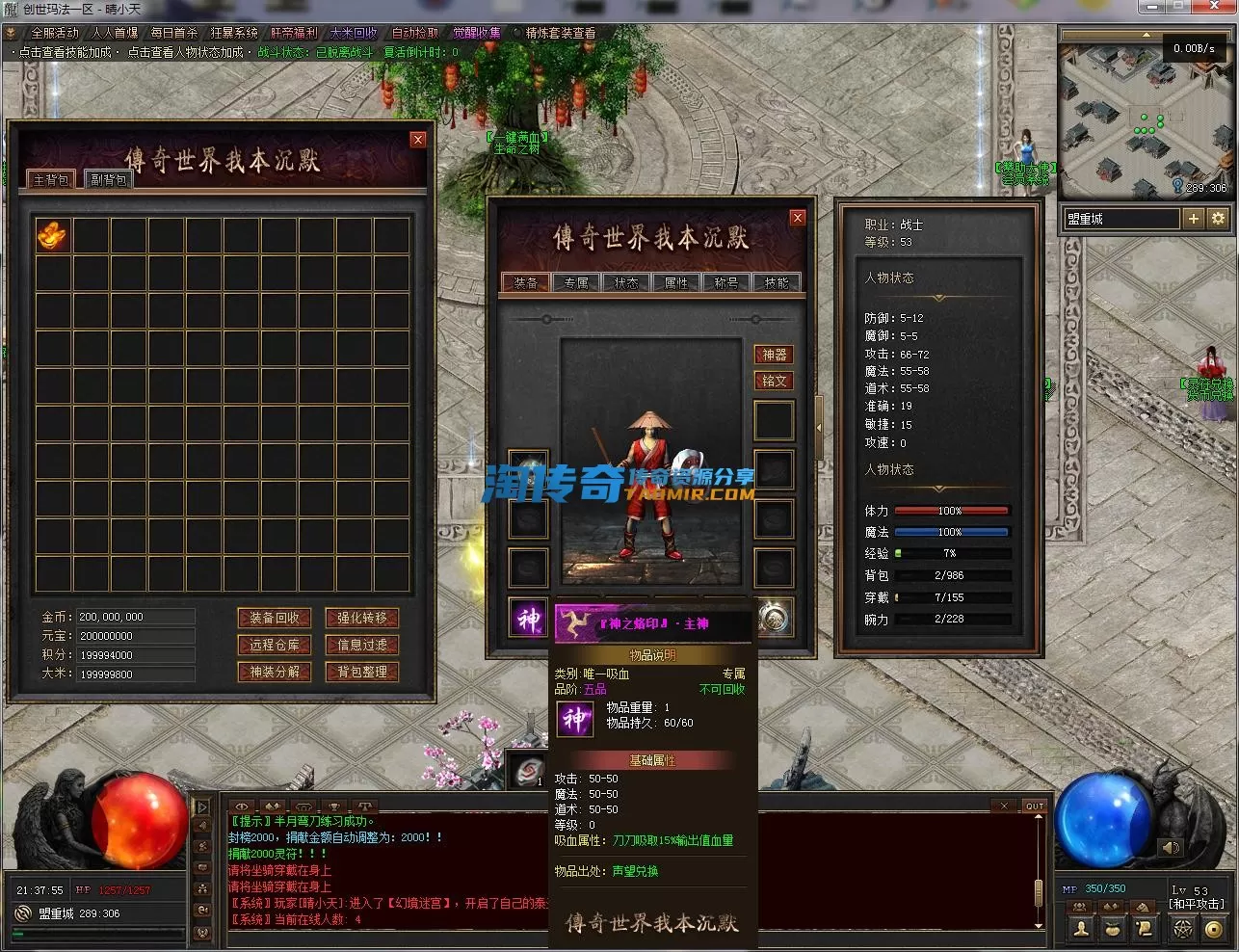
Task: Open the 狂暴系统 menu entry
Action: (x=234, y=33)
